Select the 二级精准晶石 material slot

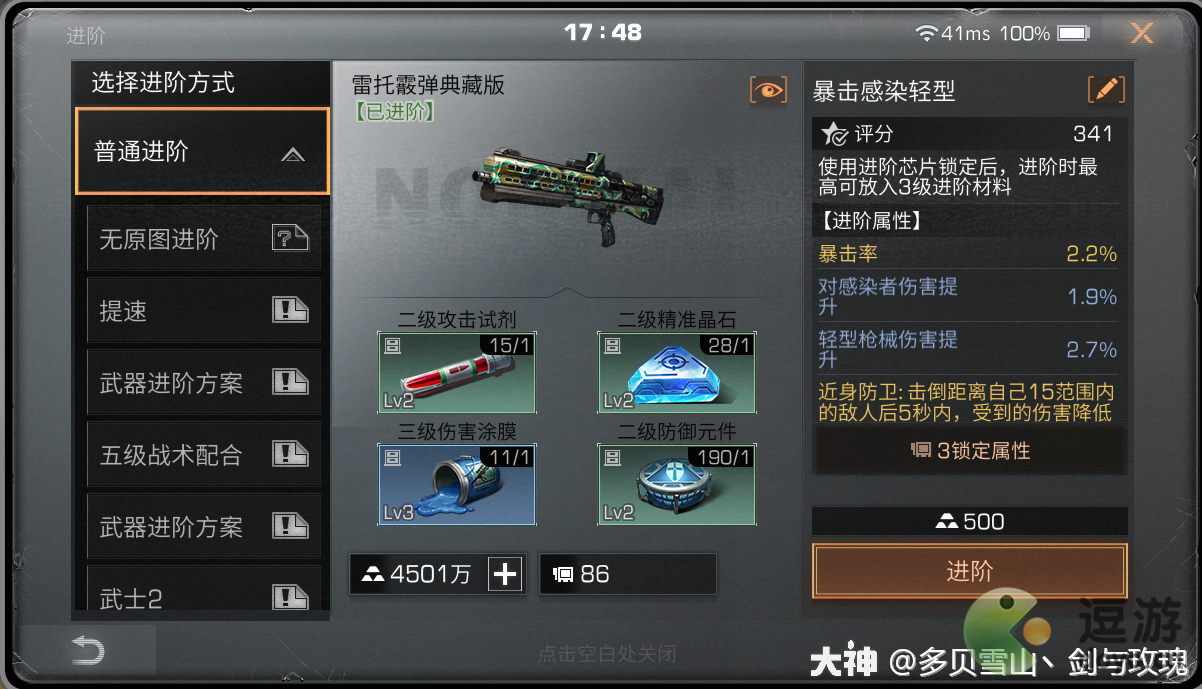pyautogui.click(x=677, y=373)
